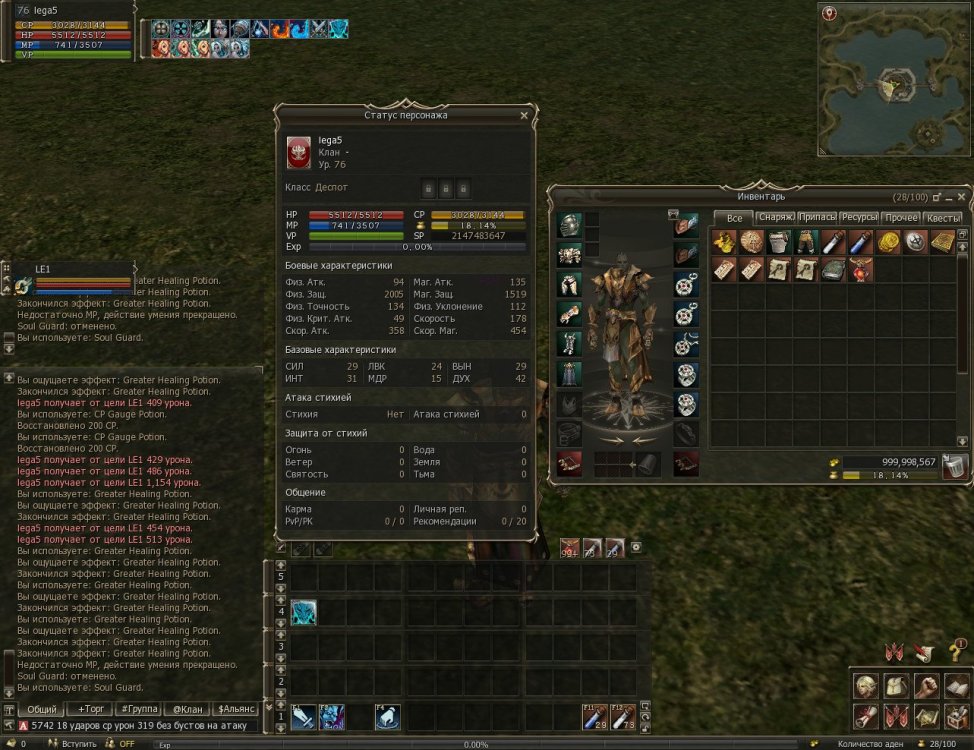Open the Общий chat tab

tap(41, 709)
